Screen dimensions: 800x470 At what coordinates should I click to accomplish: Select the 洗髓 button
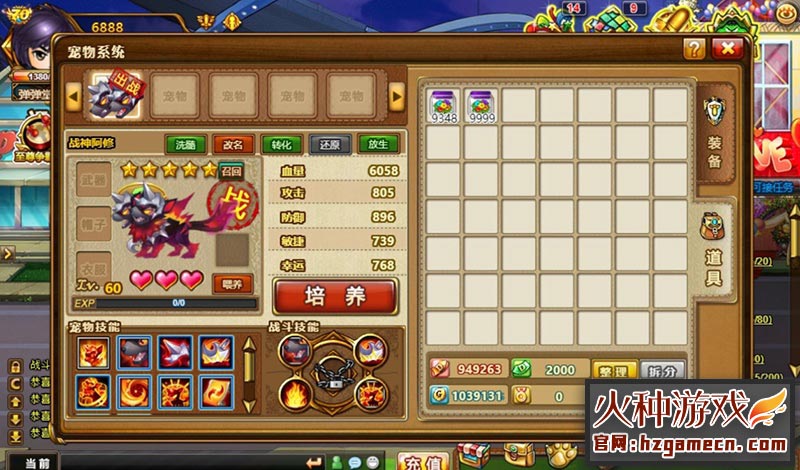pyautogui.click(x=185, y=144)
